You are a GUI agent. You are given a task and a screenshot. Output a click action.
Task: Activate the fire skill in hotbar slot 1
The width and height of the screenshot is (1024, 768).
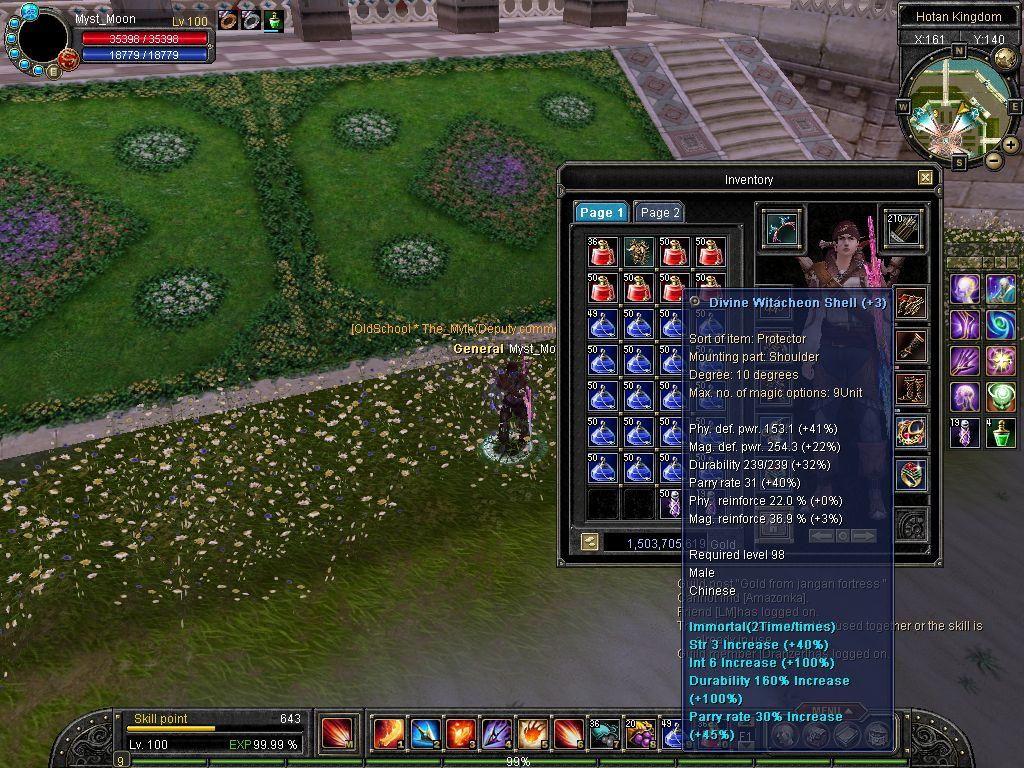[388, 733]
